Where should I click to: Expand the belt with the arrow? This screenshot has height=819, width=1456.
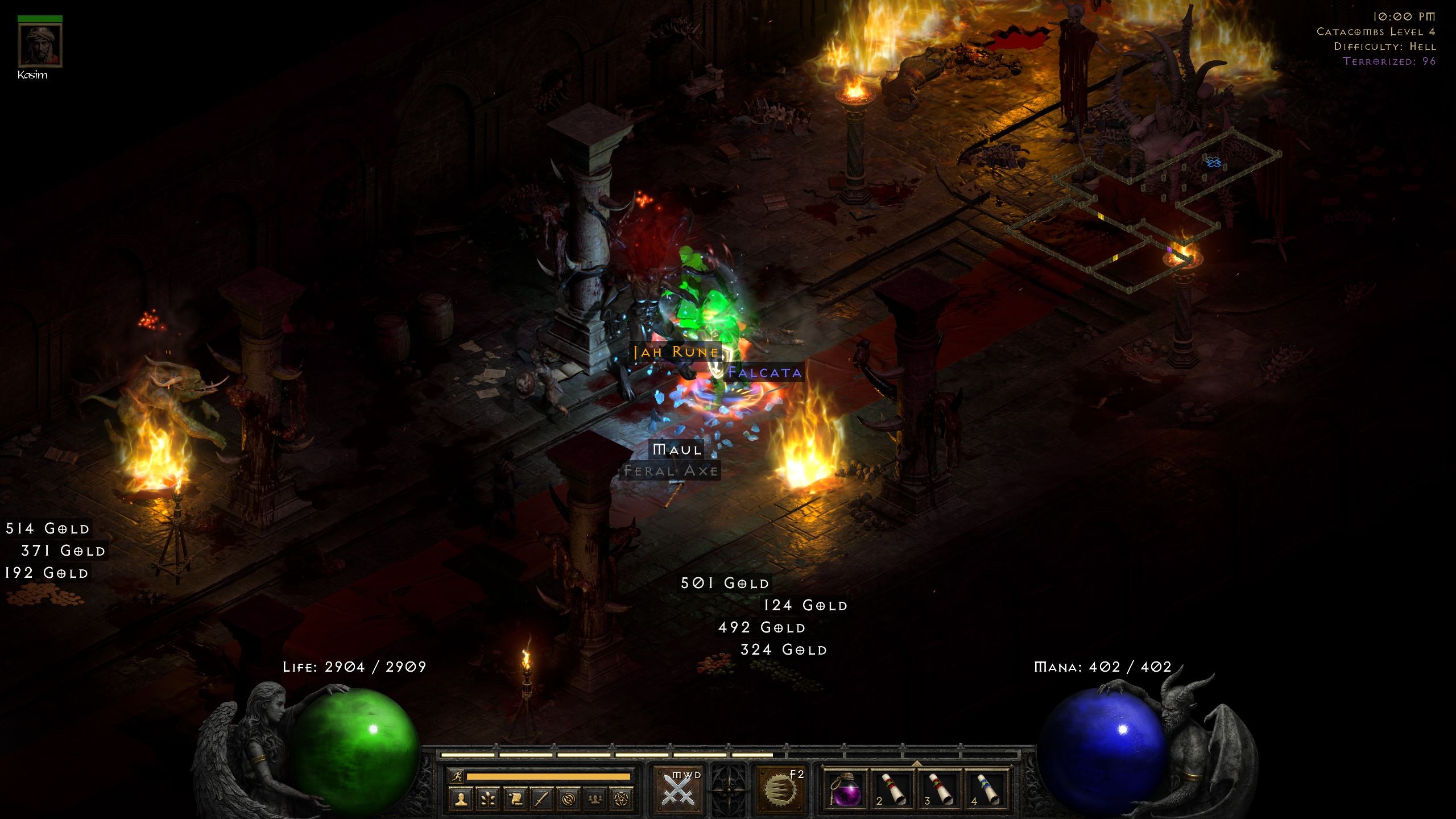(x=917, y=763)
